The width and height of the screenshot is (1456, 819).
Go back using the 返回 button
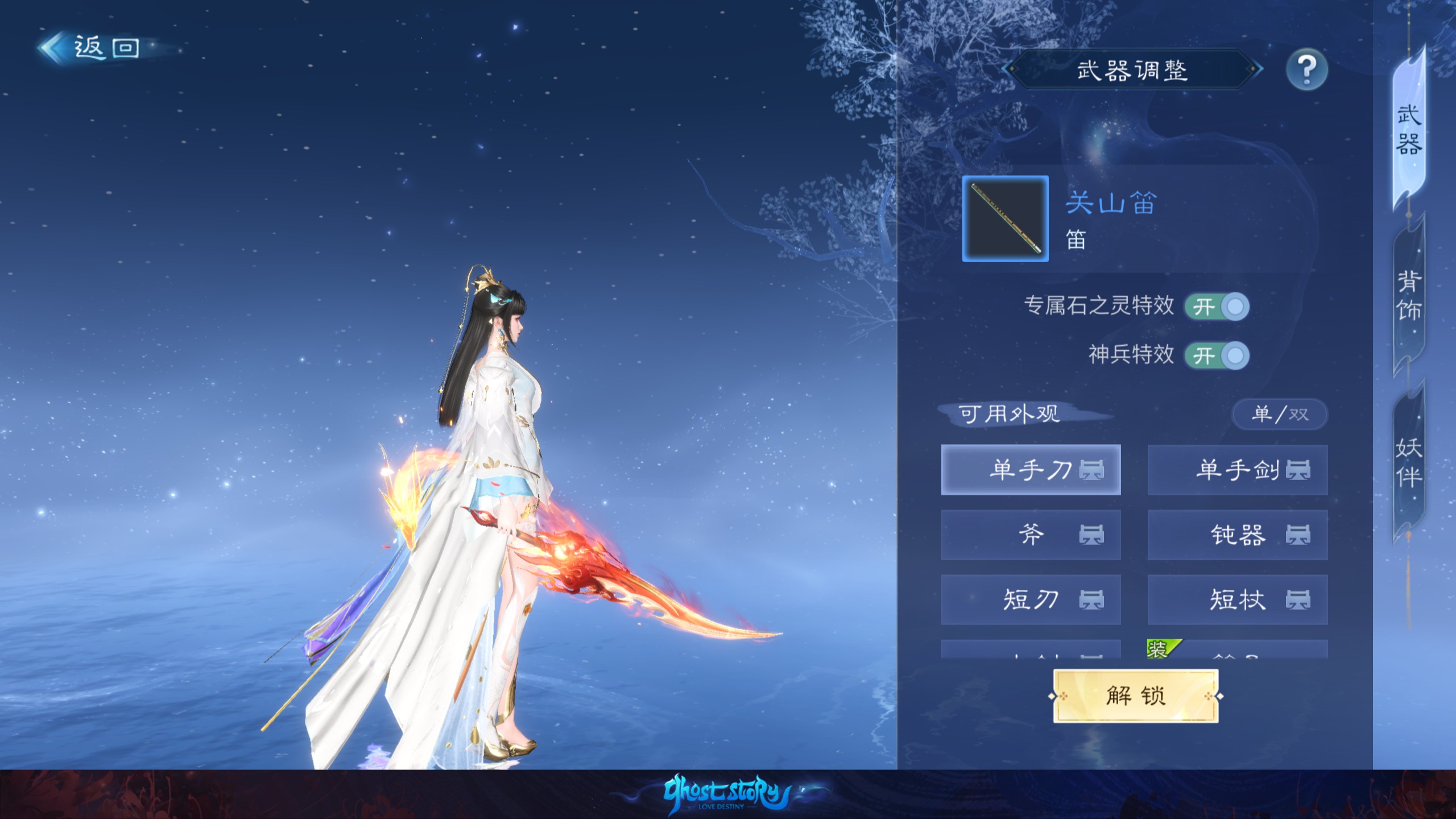click(x=91, y=48)
